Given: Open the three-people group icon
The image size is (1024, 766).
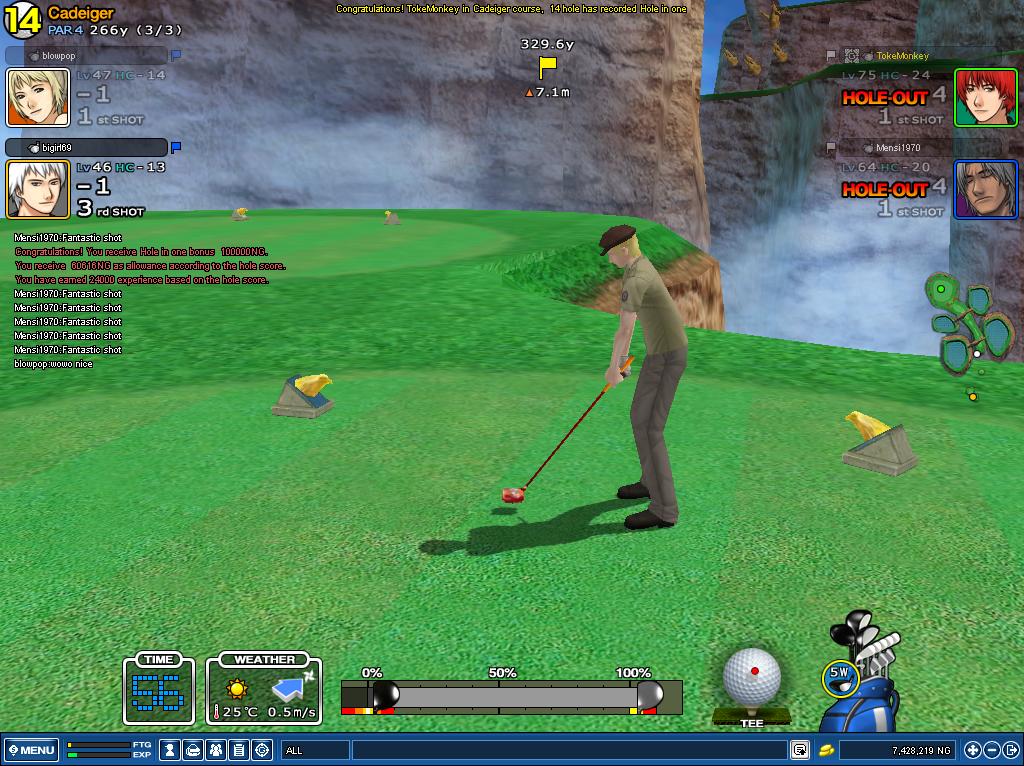Looking at the screenshot, I should tap(216, 750).
